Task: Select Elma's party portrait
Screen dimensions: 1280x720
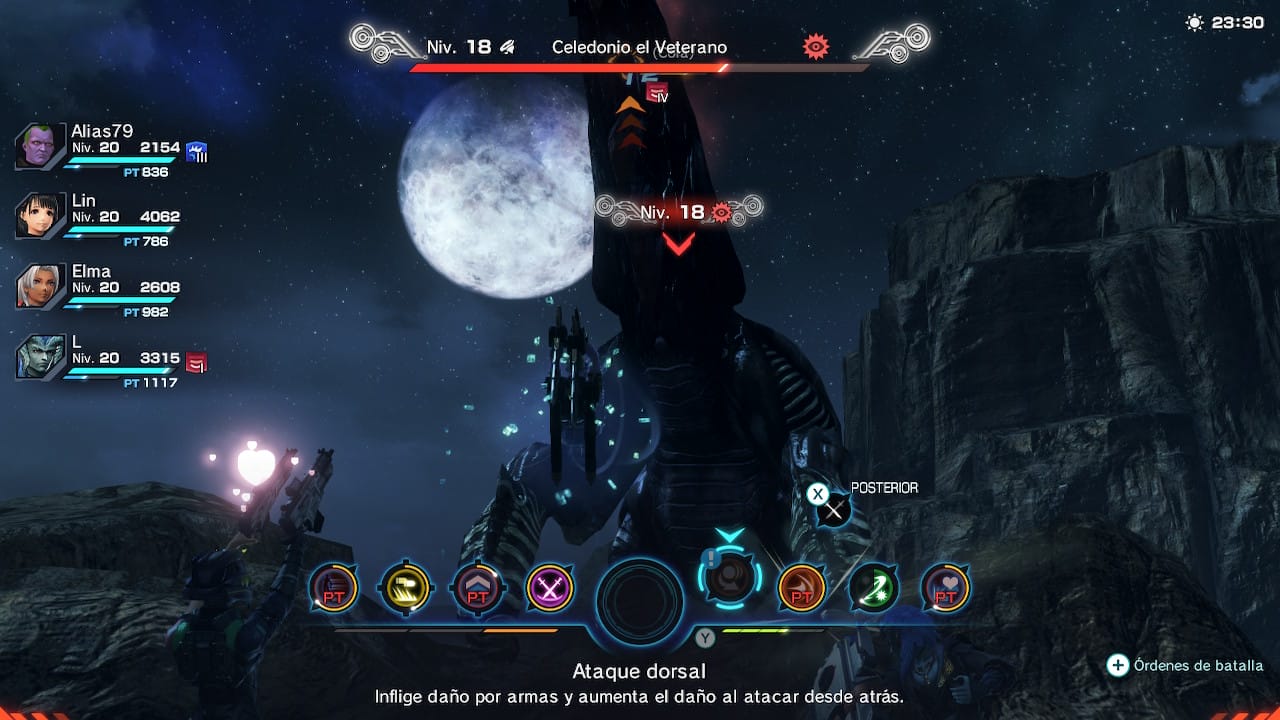Action: 40,287
